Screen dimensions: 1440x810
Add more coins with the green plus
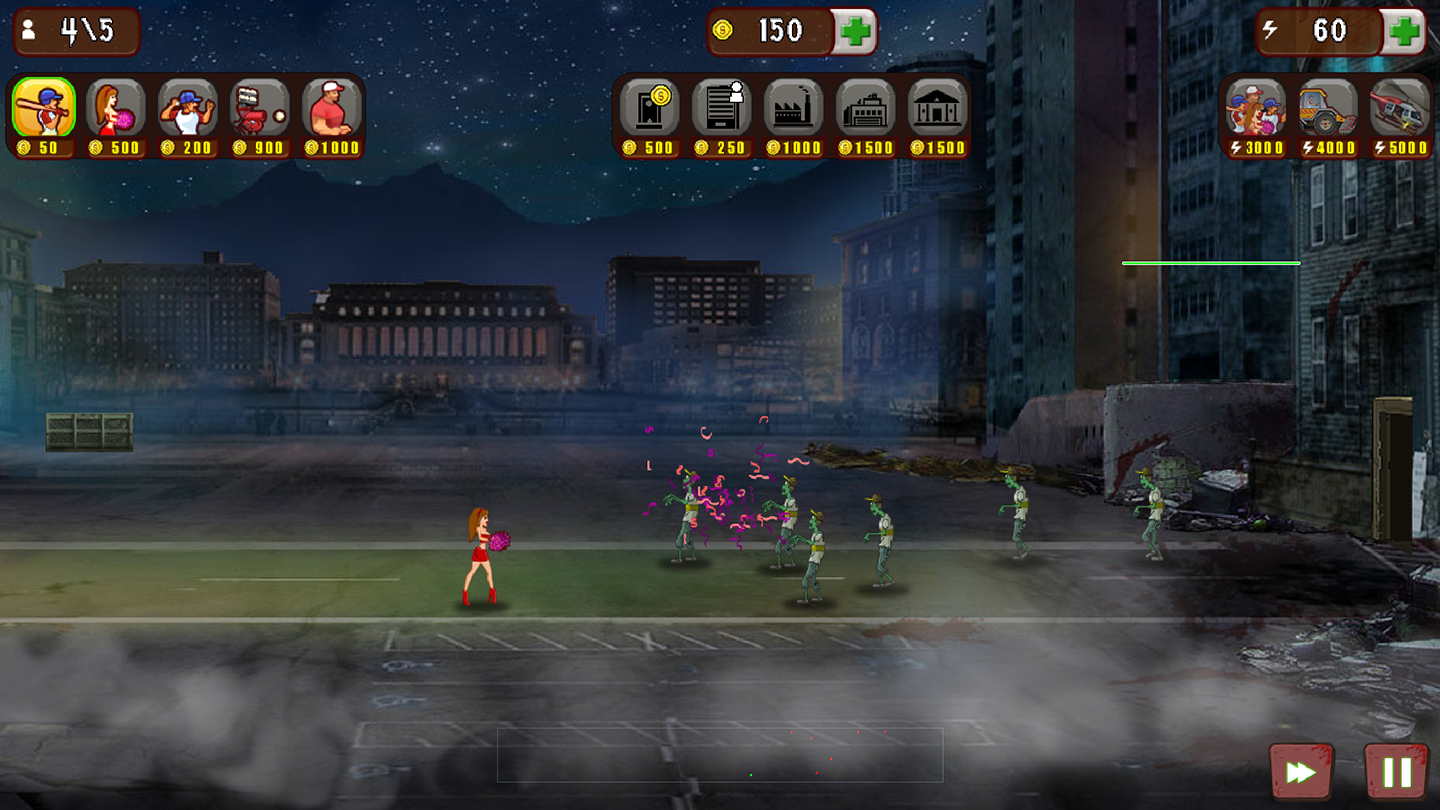855,32
